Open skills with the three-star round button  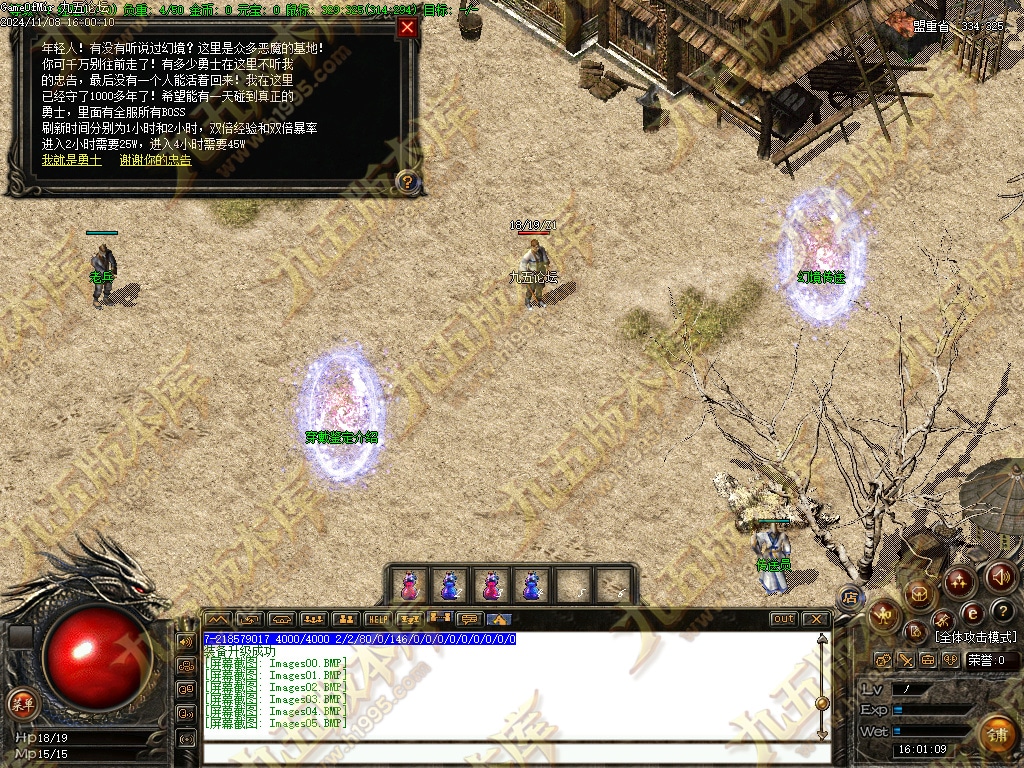(959, 580)
